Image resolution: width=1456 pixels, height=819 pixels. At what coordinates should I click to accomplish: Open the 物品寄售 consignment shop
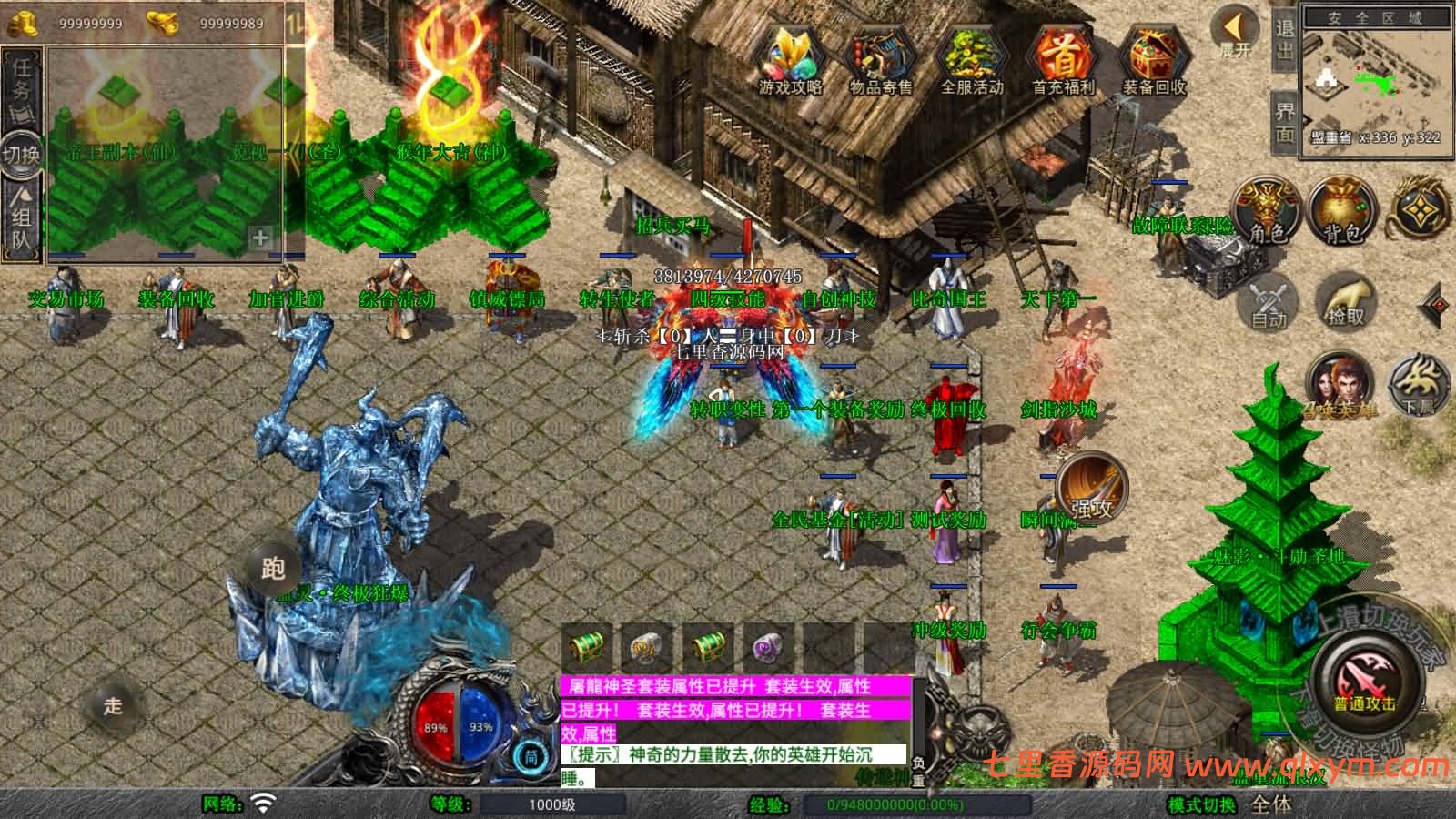pos(880,60)
